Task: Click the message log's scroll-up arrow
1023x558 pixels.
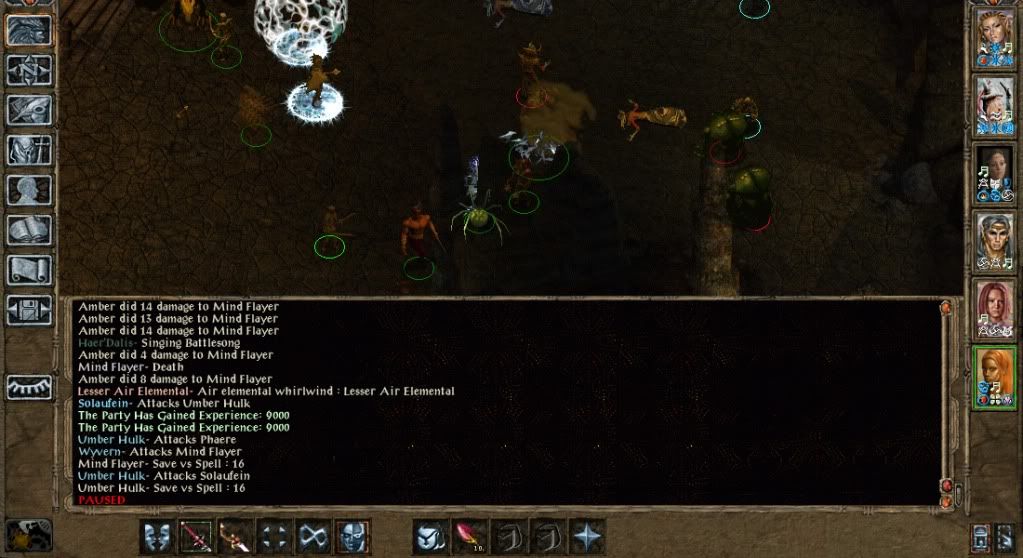Action: (946, 310)
